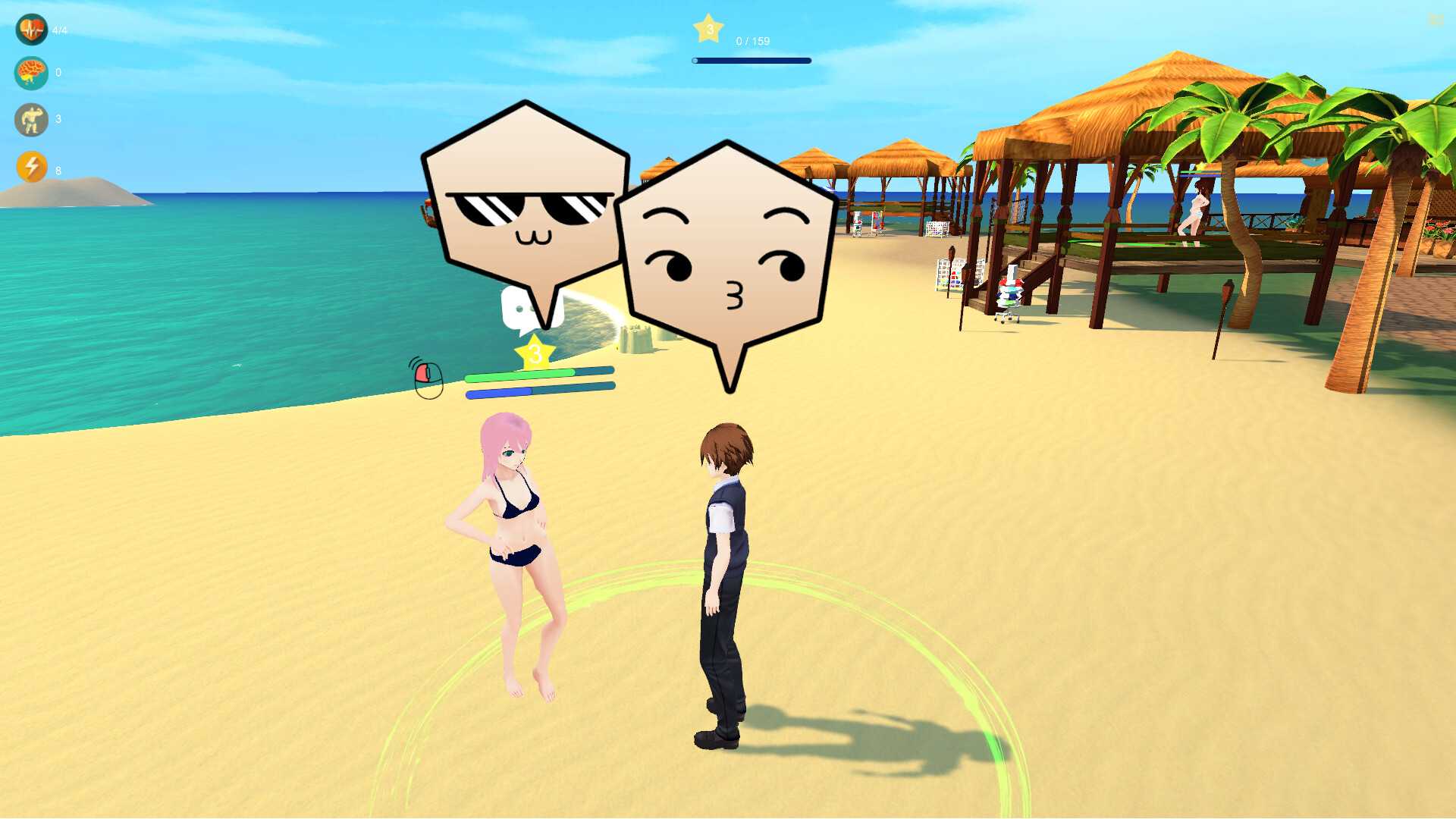Select the muscle strength stat icon
The height and width of the screenshot is (819, 1456).
31,120
